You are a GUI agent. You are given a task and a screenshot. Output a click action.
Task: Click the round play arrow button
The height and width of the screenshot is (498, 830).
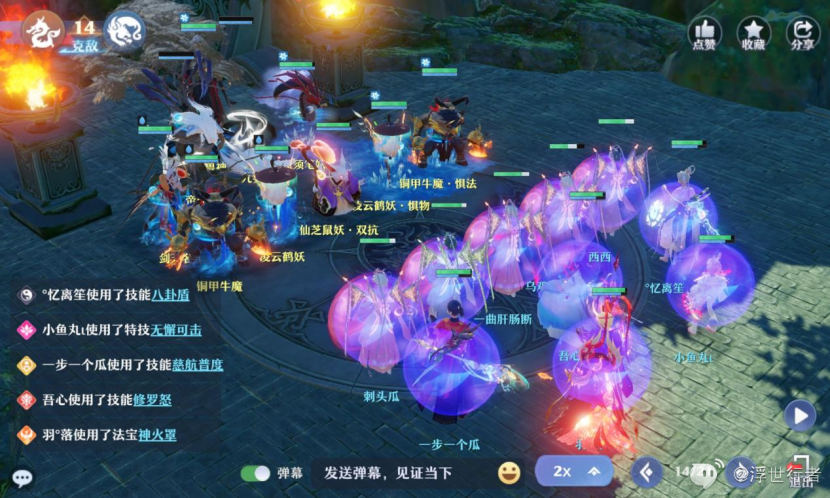(799, 414)
